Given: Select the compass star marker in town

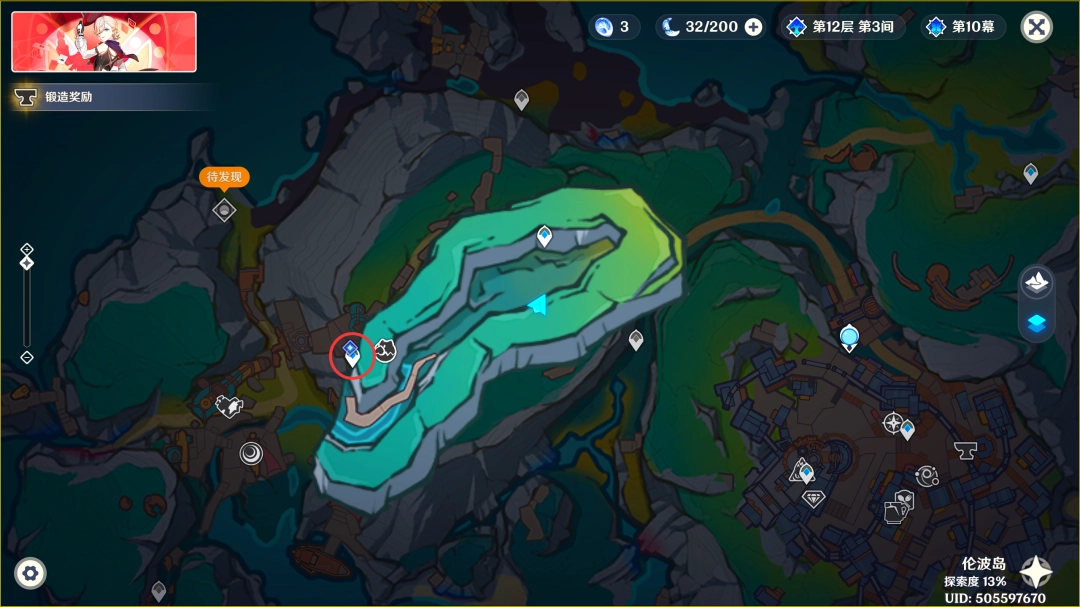Looking at the screenshot, I should tap(892, 423).
